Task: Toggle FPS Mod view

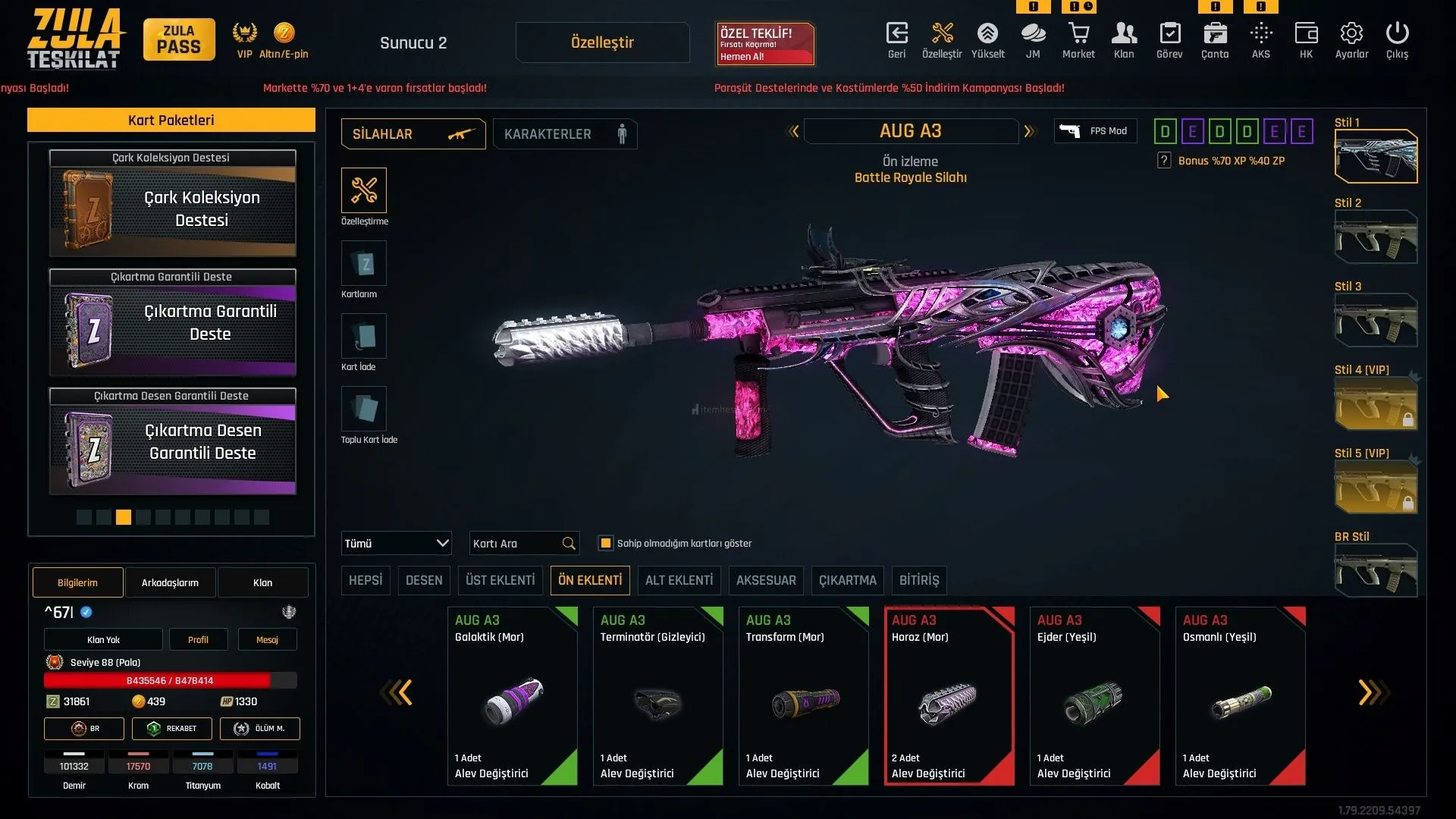Action: click(1095, 131)
